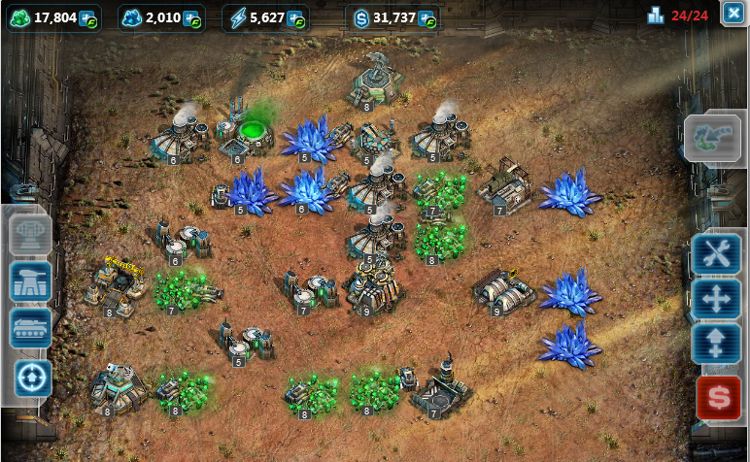Image resolution: width=750 pixels, height=462 pixels.
Task: Choose the upgrade arrow tool
Action: pos(716,343)
